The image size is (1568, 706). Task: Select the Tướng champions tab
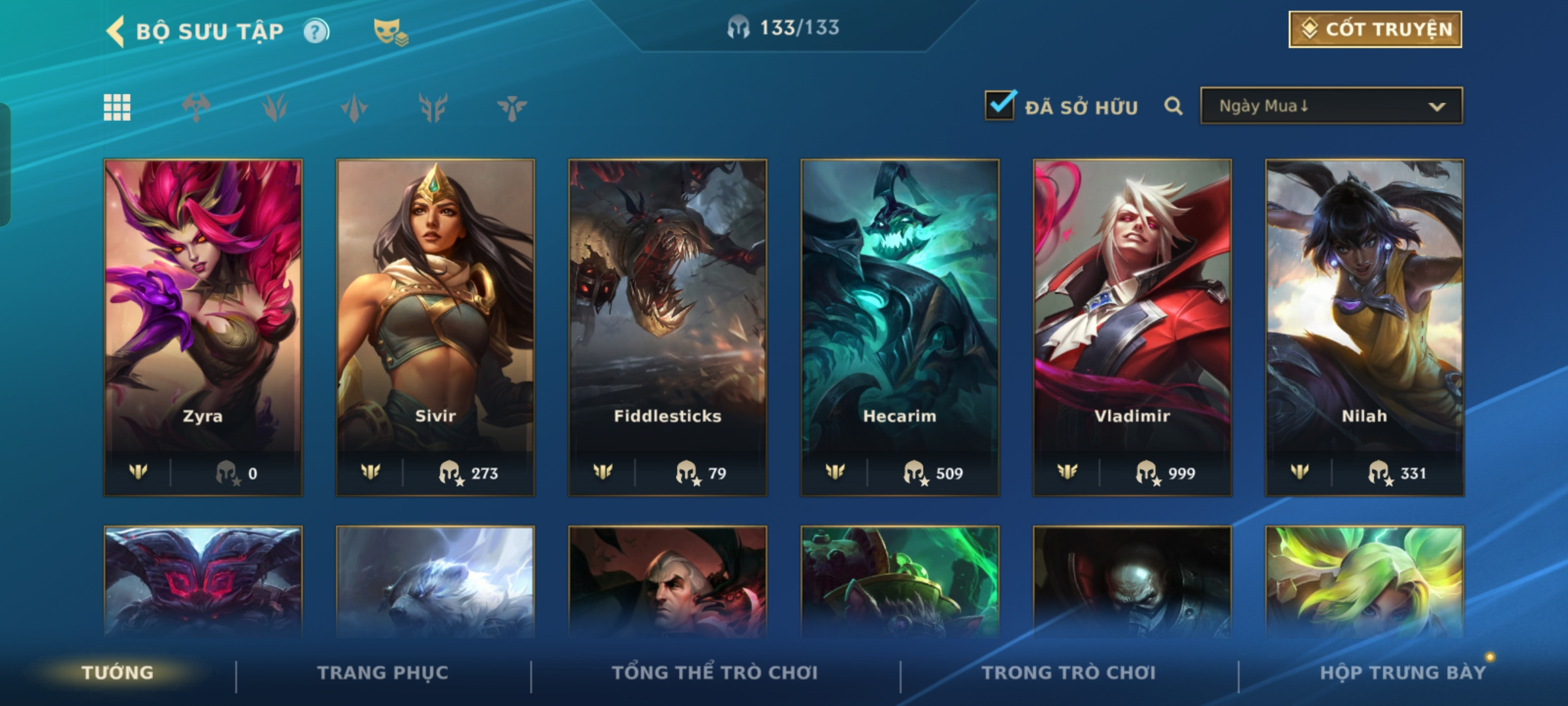(118, 673)
